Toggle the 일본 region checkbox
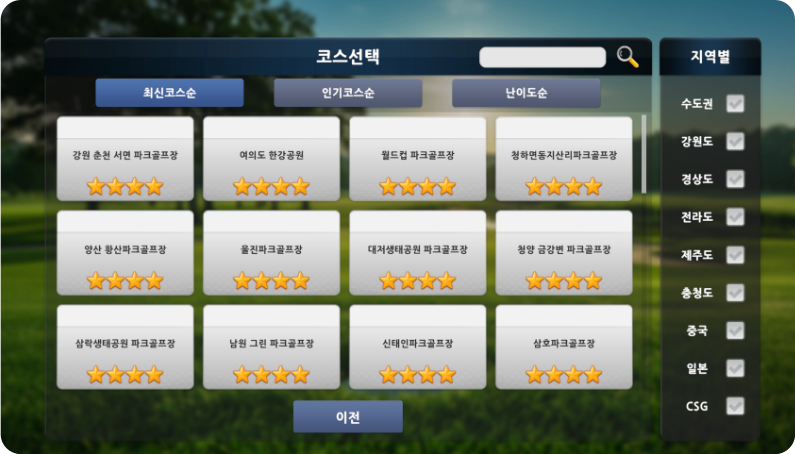The width and height of the screenshot is (795, 454). point(735,369)
